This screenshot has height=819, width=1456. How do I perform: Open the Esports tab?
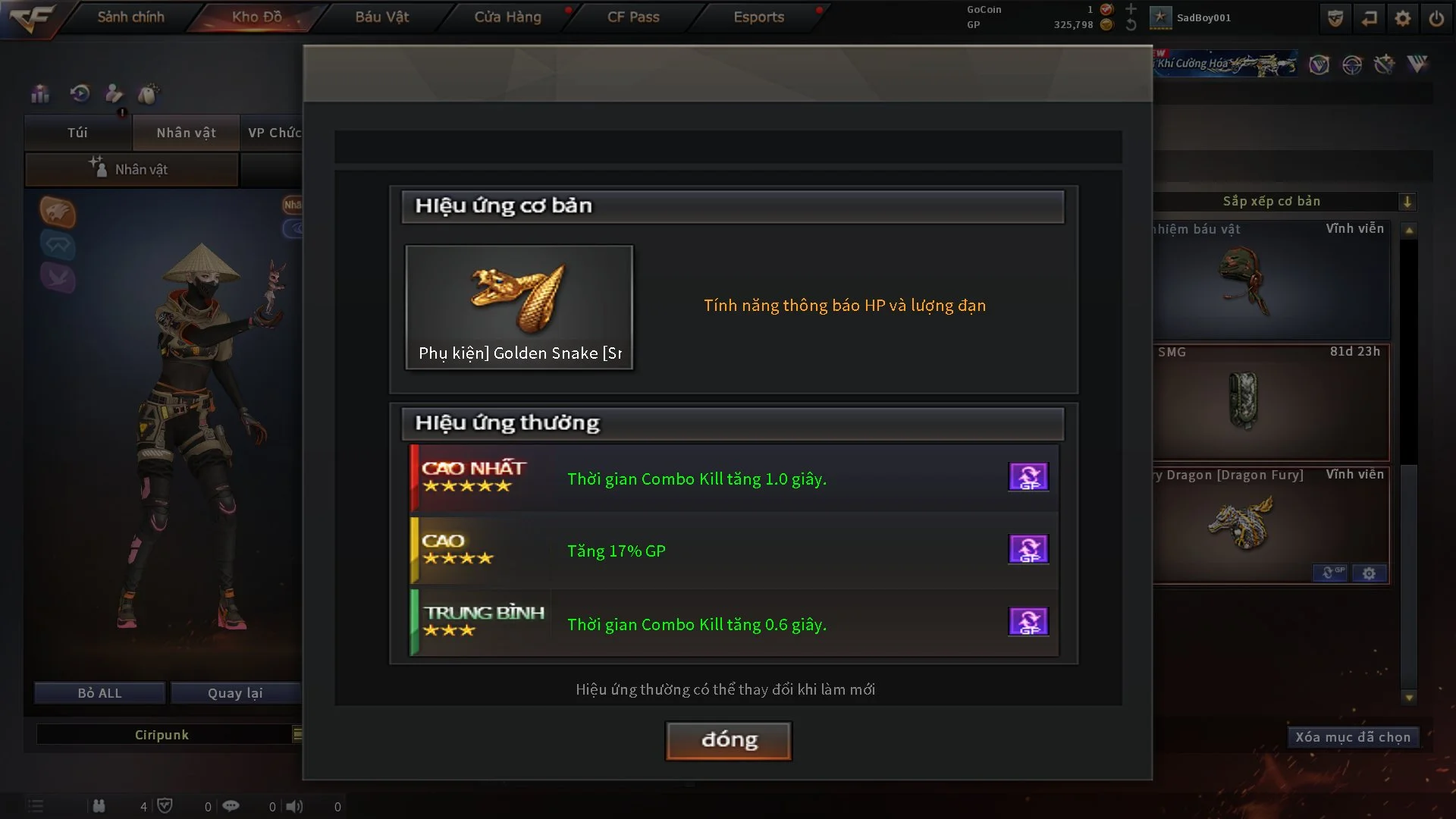point(758,17)
